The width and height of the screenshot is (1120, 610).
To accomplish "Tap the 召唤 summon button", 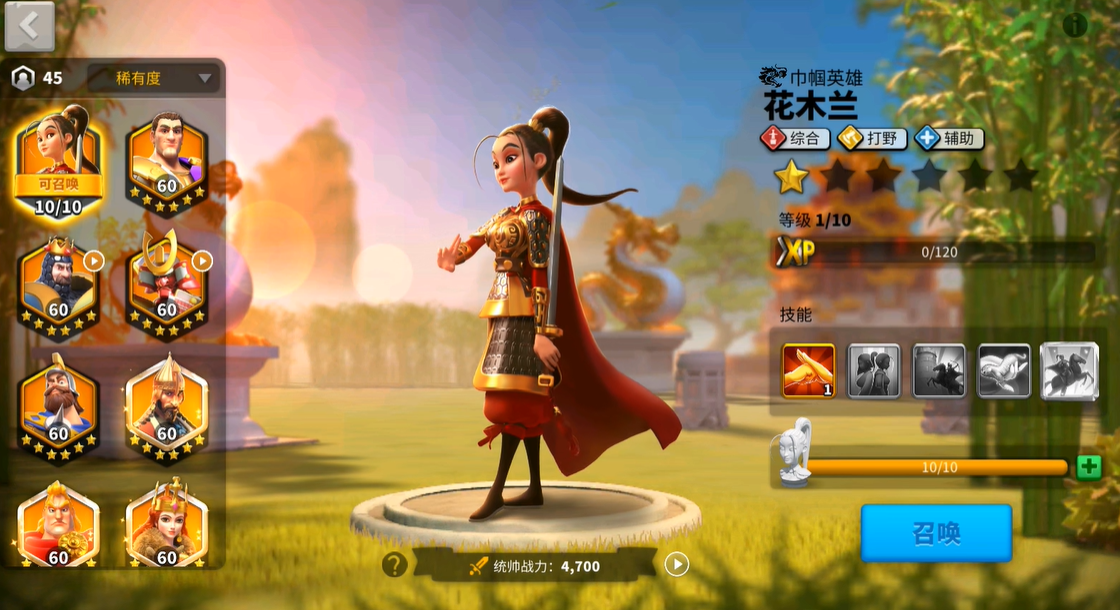I will click(x=936, y=533).
